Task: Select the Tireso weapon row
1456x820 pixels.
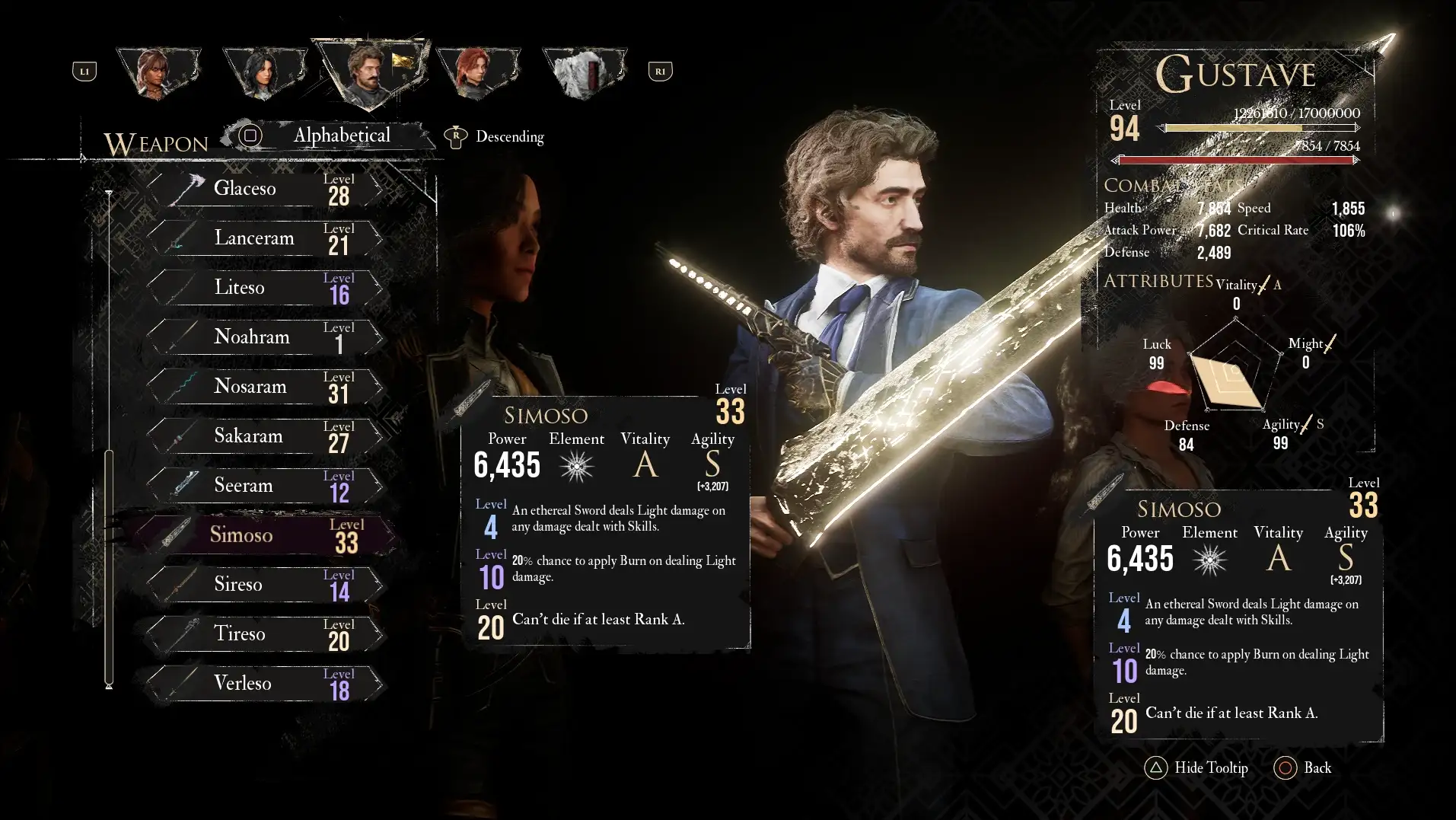Action: click(x=263, y=633)
